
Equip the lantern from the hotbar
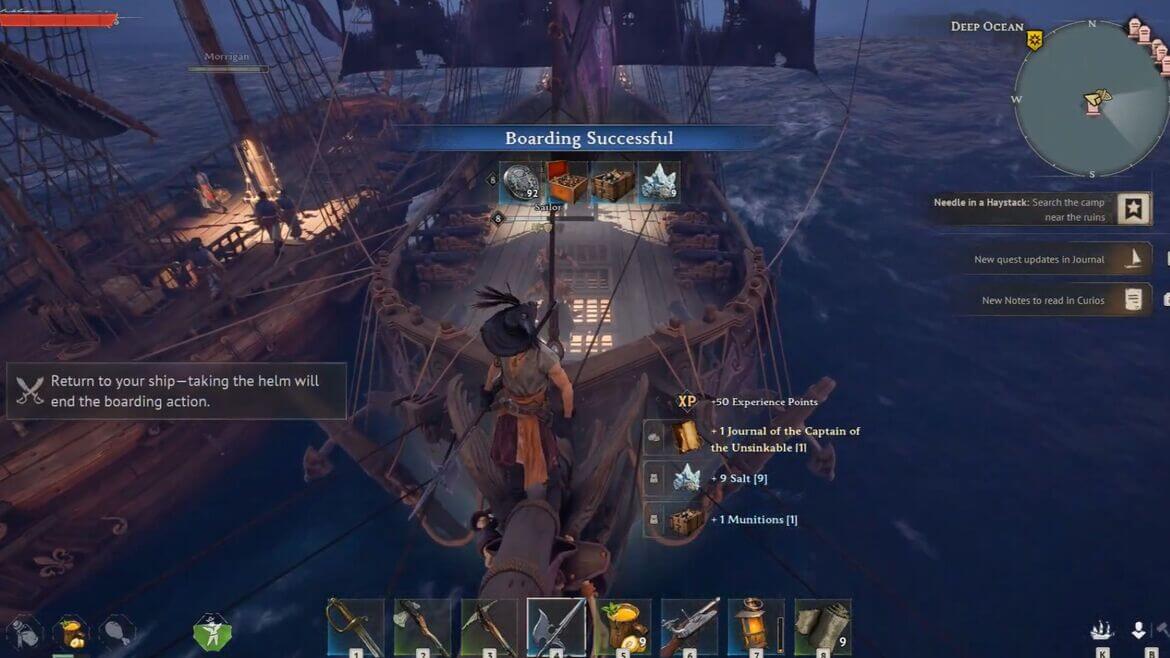tap(756, 627)
